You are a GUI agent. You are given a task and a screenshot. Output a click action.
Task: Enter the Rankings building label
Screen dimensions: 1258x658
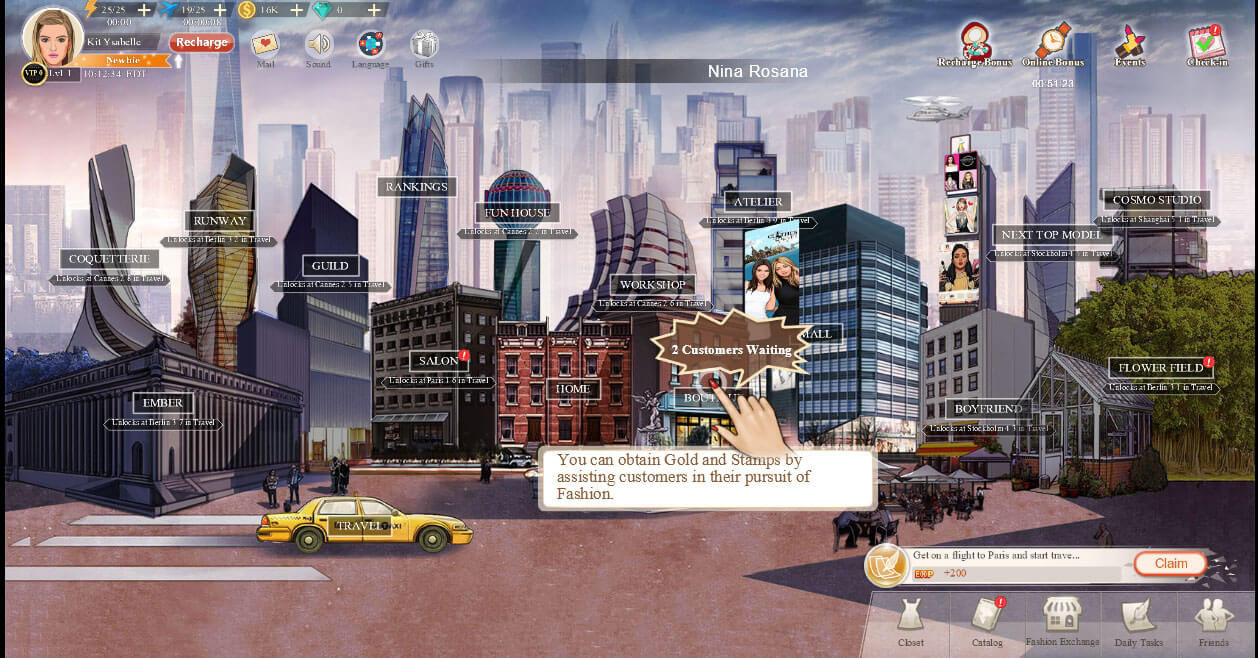click(417, 187)
